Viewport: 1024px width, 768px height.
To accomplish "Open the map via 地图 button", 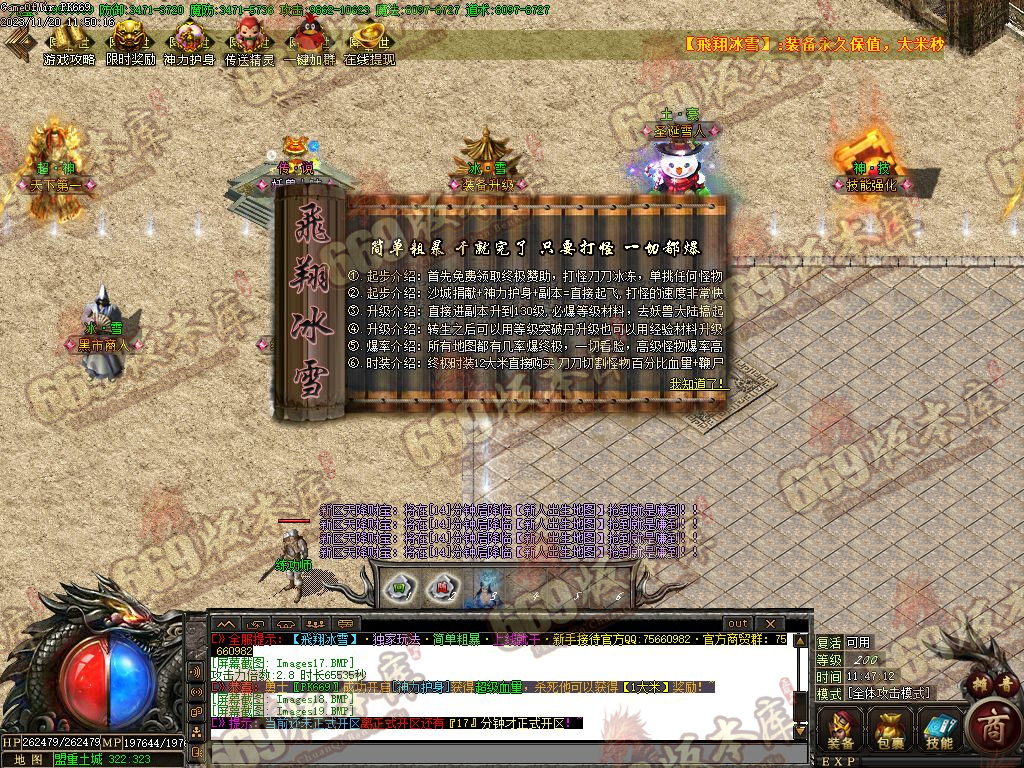I will click(27, 759).
